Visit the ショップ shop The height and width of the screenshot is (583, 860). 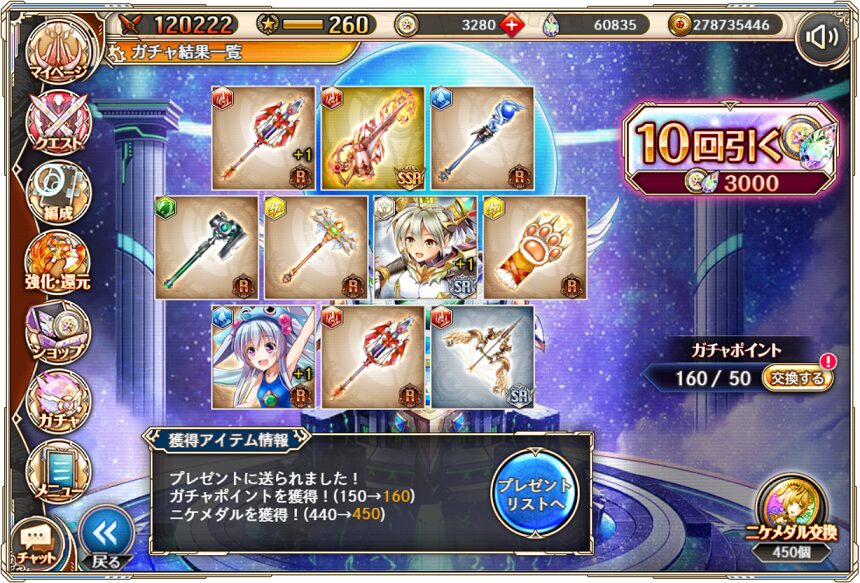click(57, 331)
